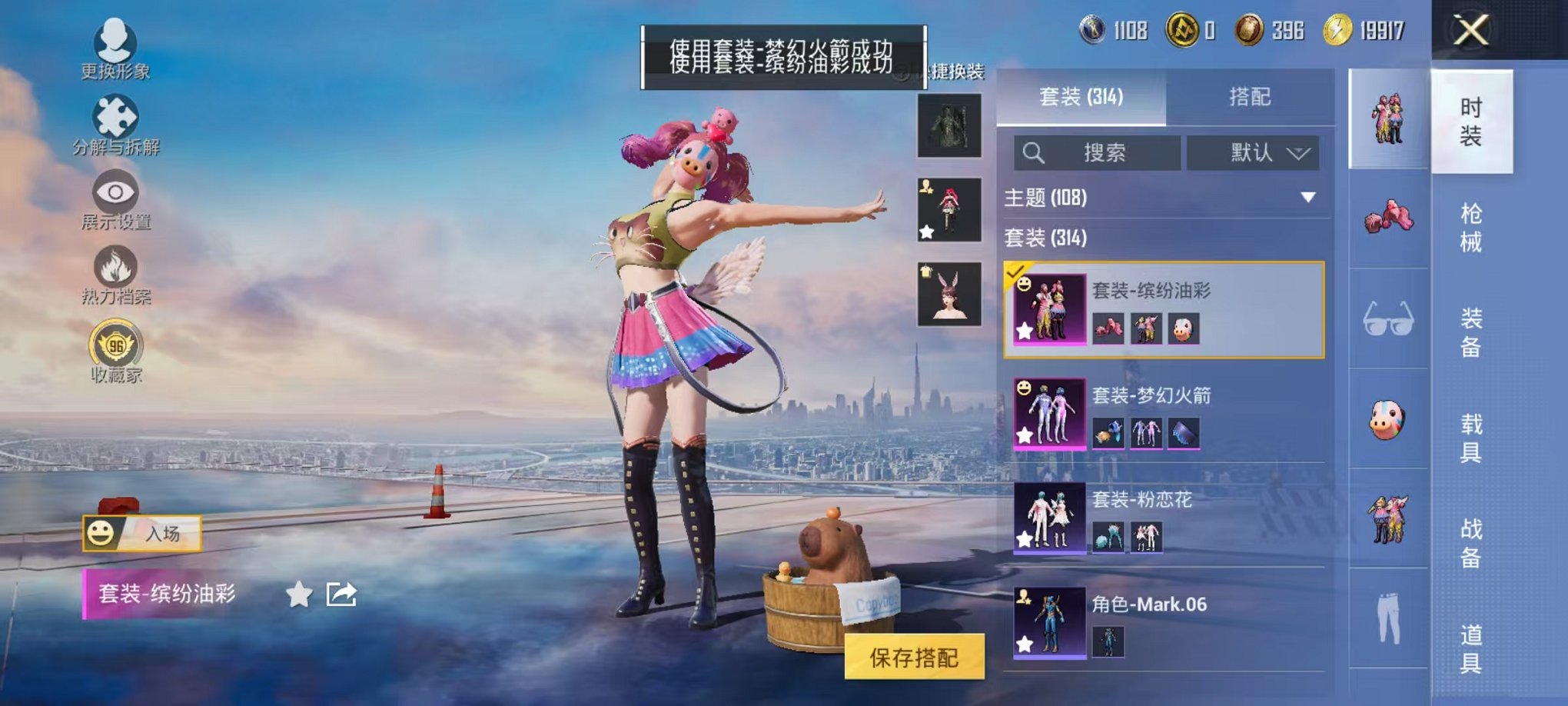Open the 默认 sort dropdown

(1252, 153)
